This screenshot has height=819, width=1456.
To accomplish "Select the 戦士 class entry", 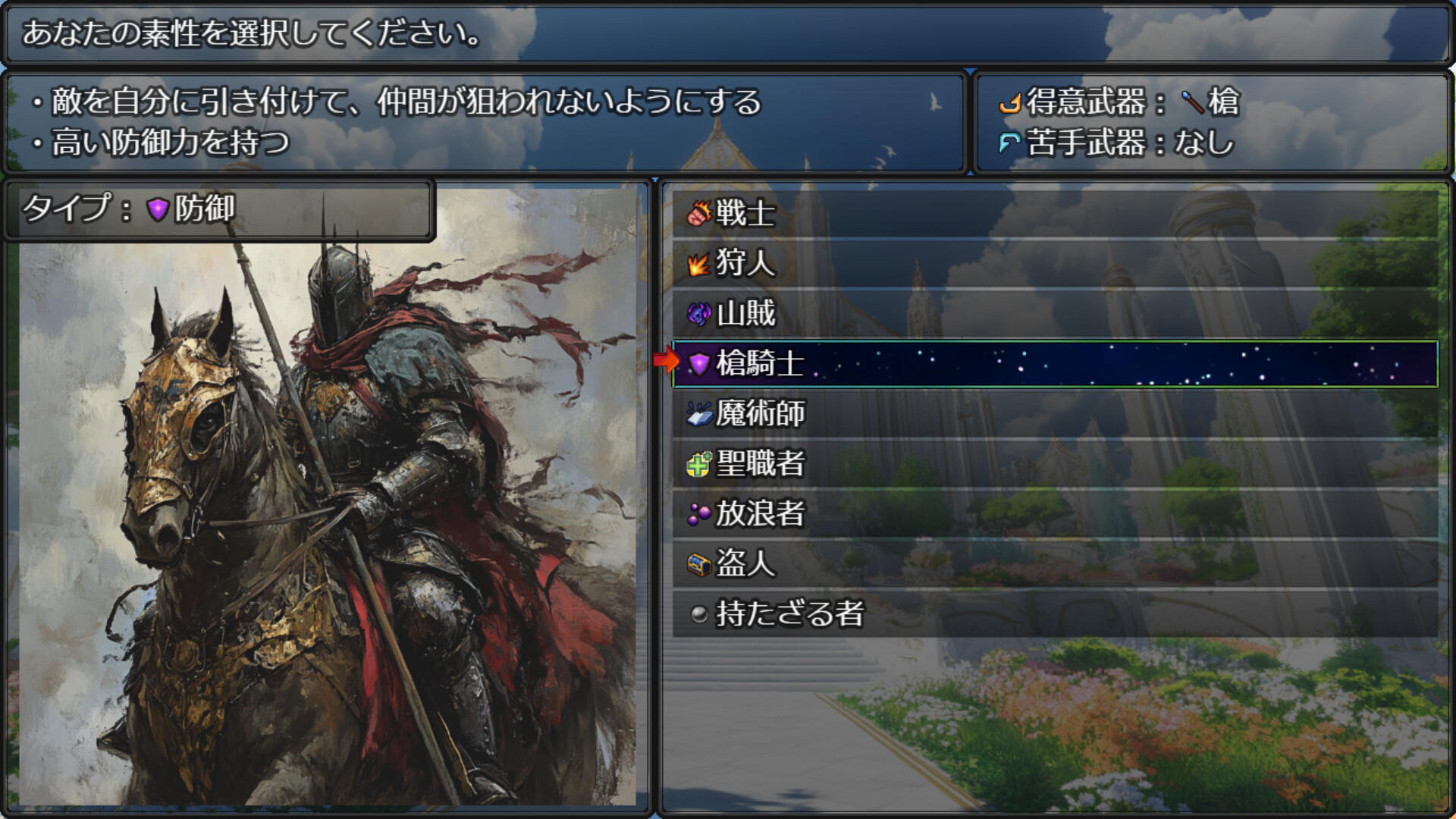I will click(x=743, y=215).
